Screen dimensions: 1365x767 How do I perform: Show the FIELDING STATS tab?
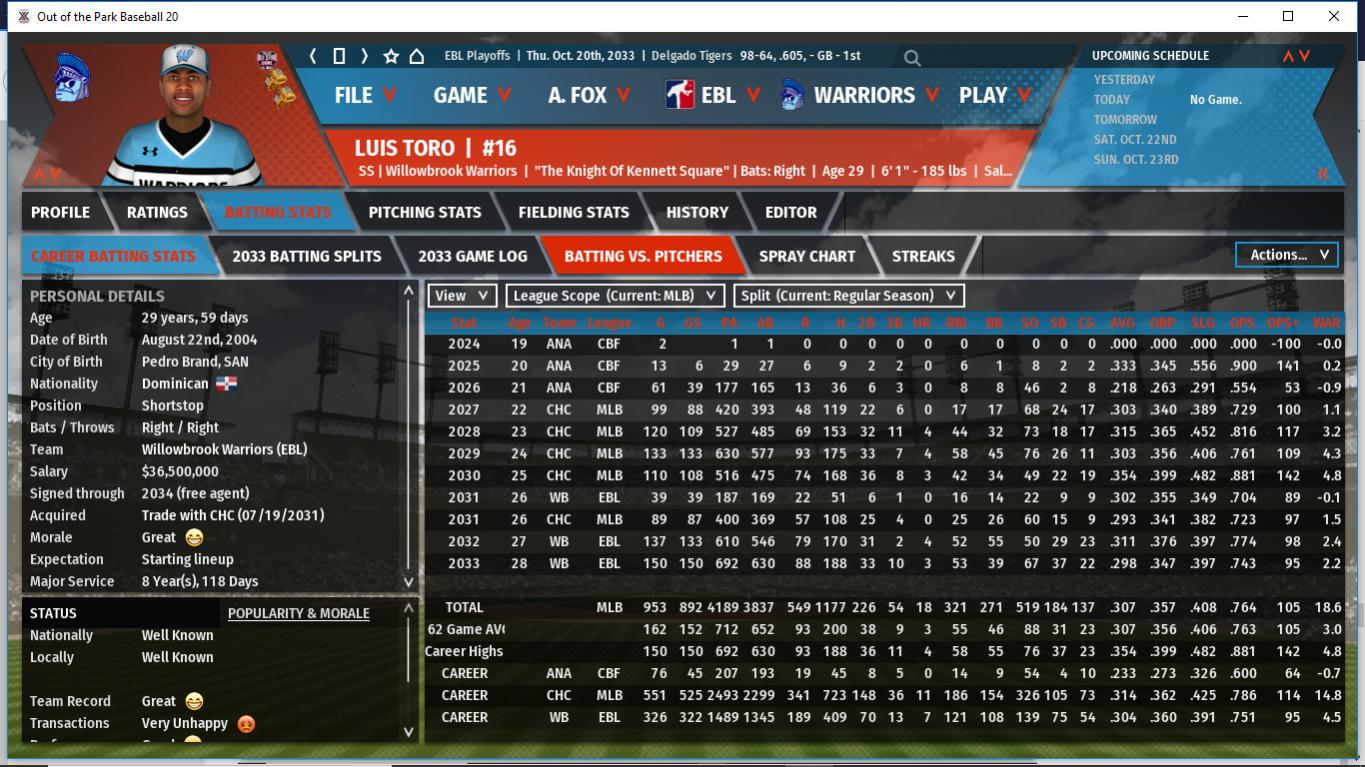coord(574,212)
